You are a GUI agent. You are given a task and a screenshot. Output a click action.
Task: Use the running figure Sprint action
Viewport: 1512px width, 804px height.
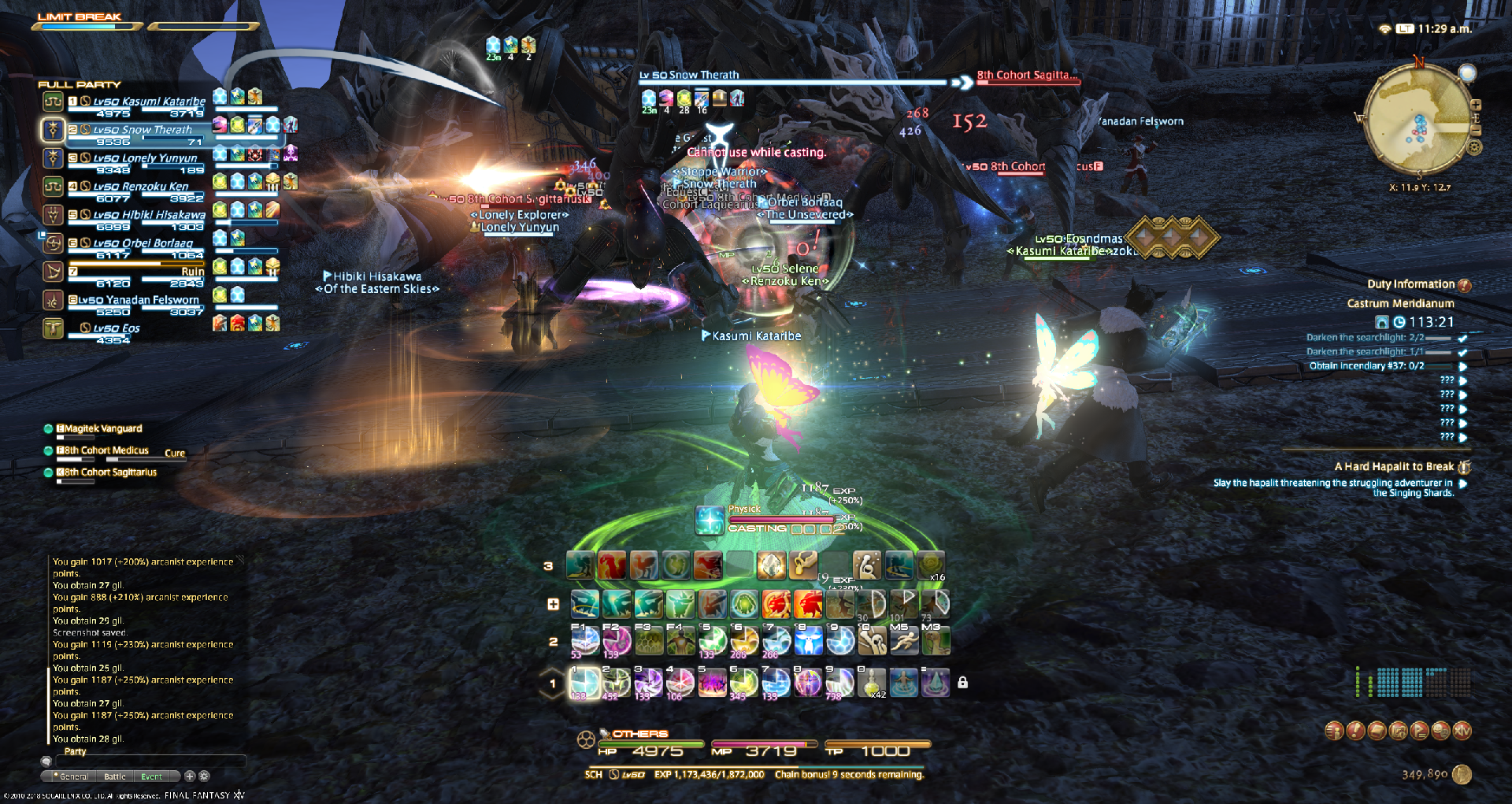904,641
